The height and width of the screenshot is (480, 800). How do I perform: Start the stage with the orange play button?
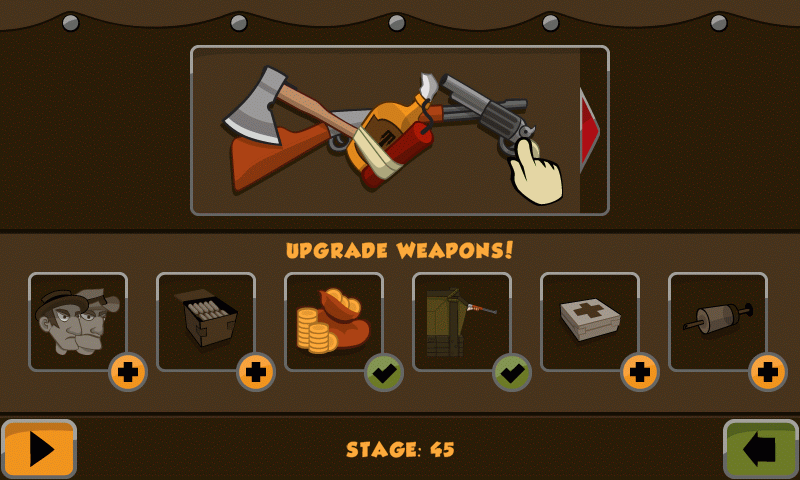(x=39, y=449)
